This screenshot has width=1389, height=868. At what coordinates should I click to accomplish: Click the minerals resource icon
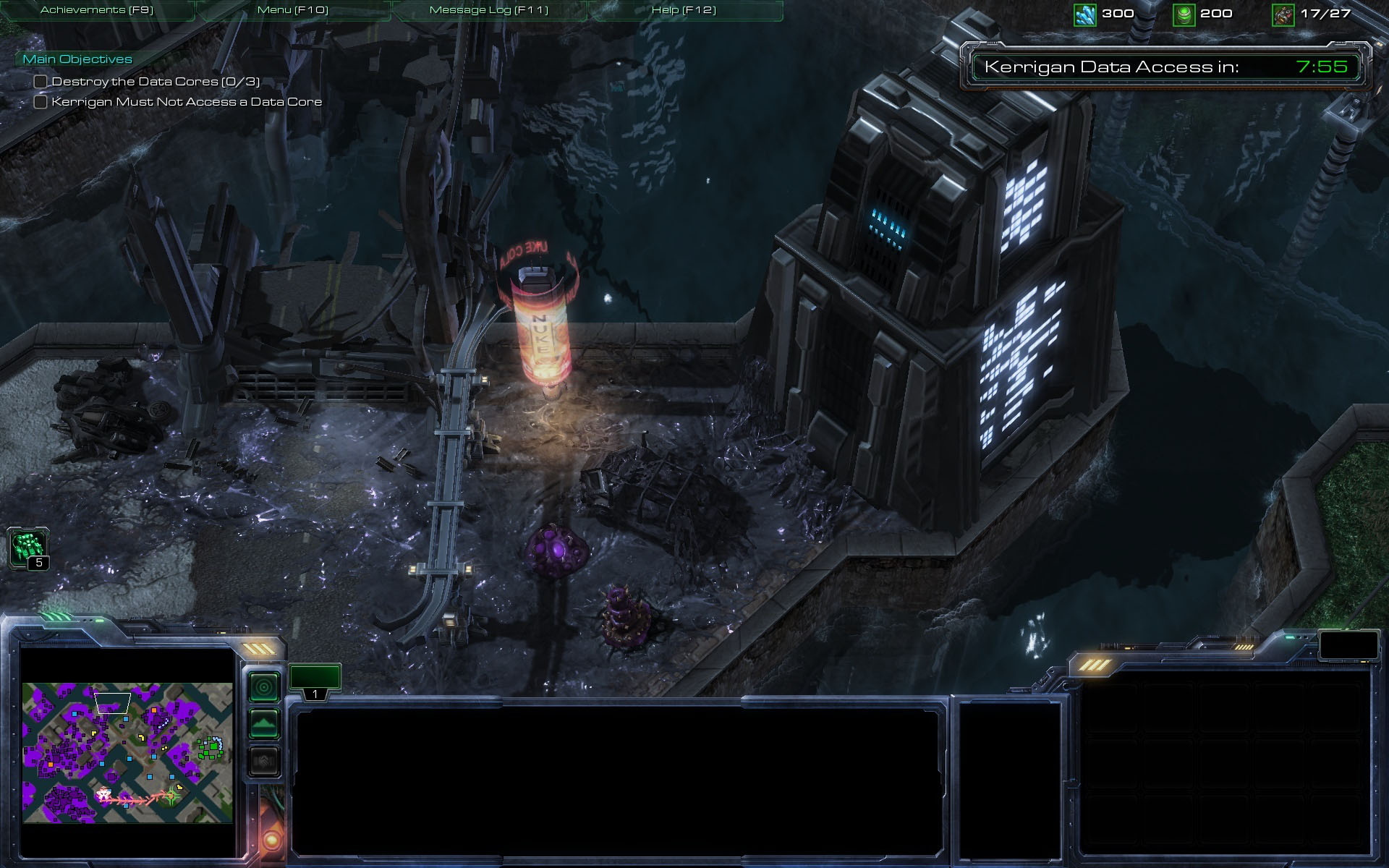(1084, 14)
